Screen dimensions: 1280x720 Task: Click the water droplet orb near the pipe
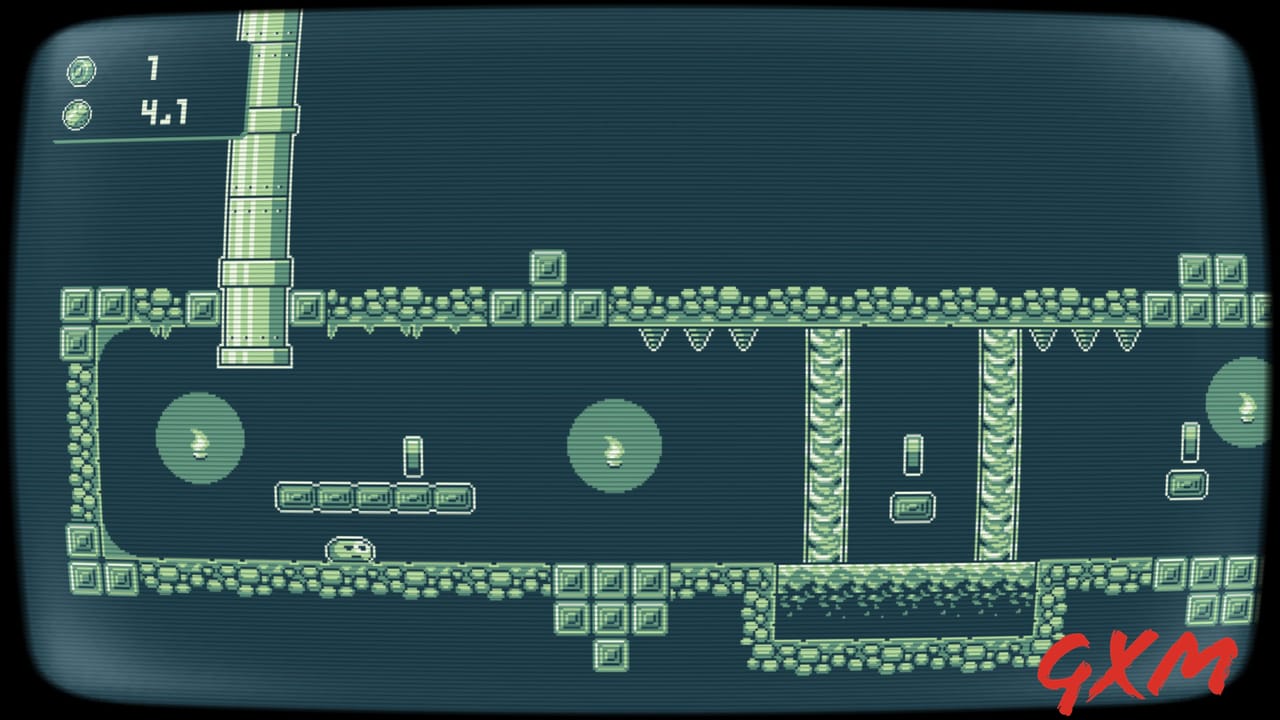click(x=199, y=440)
